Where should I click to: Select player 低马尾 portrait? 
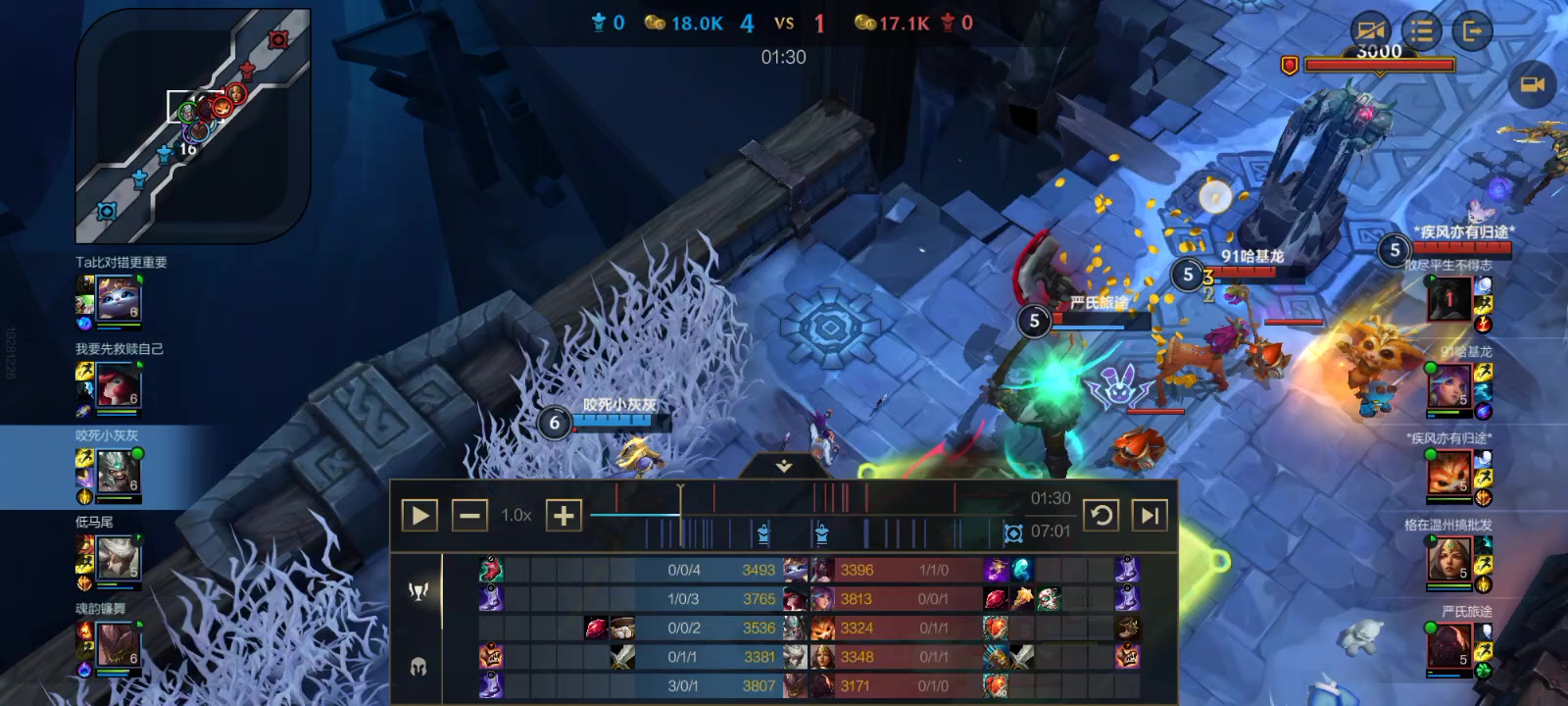click(x=120, y=559)
